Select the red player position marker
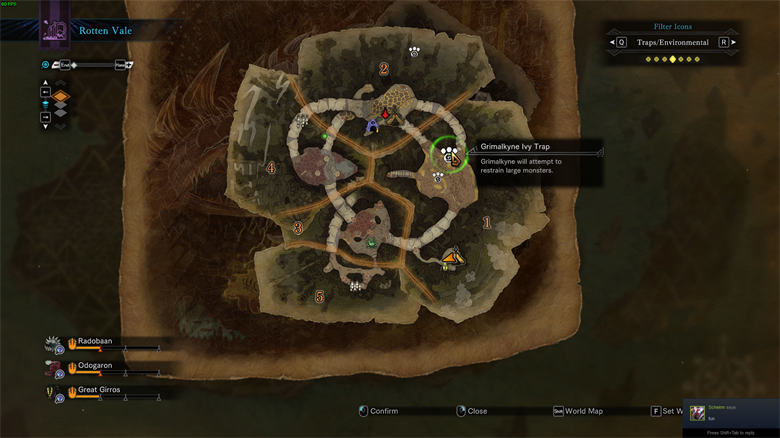The width and height of the screenshot is (780, 438). [386, 115]
